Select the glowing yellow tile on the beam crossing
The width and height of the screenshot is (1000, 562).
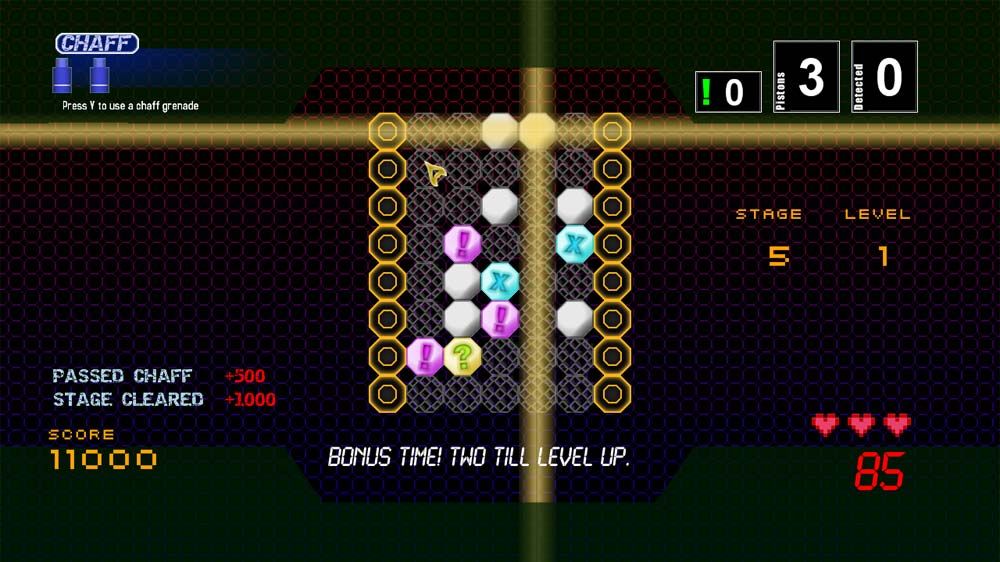click(x=537, y=131)
